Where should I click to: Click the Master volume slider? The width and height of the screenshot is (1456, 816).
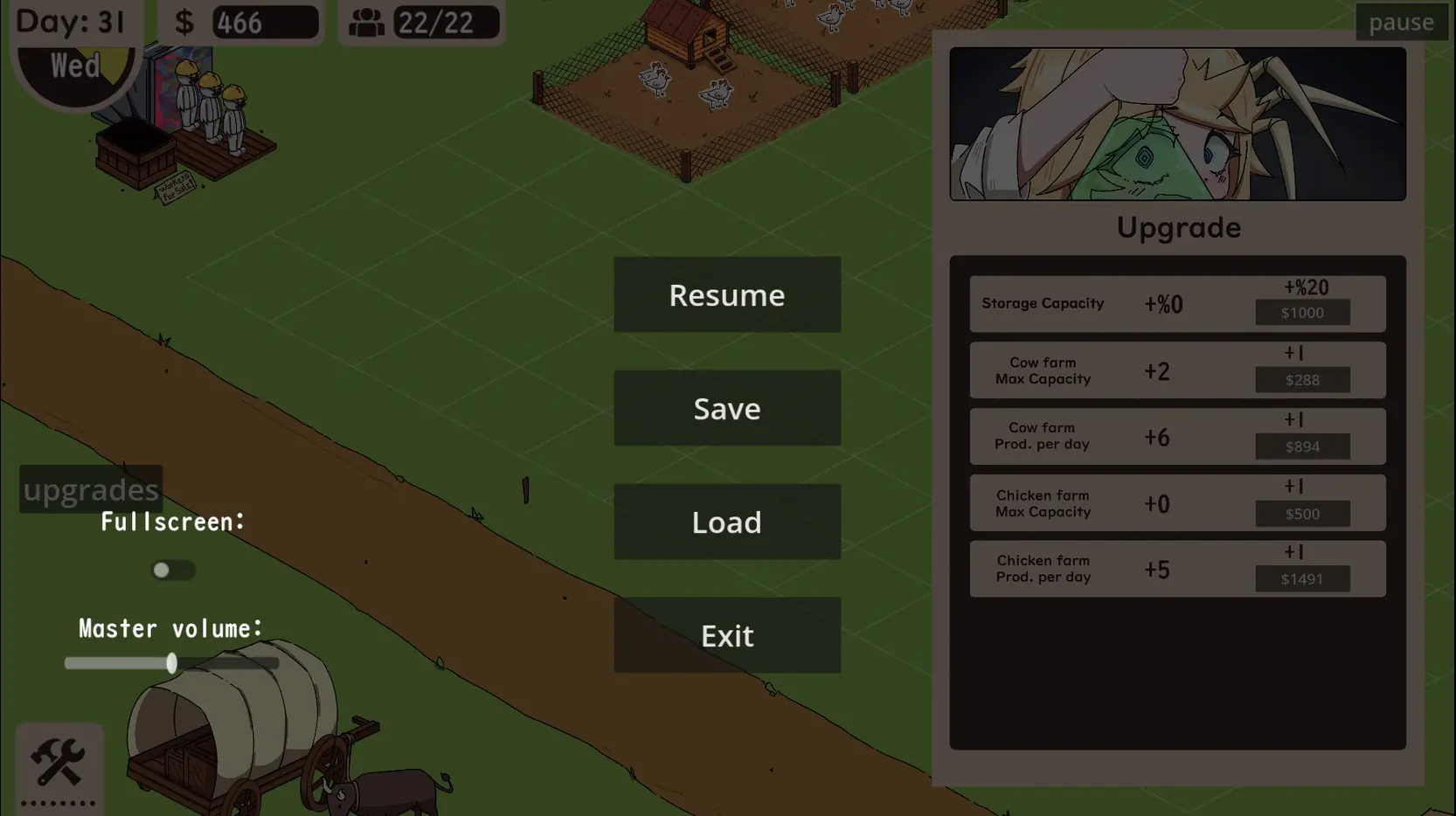tap(171, 663)
